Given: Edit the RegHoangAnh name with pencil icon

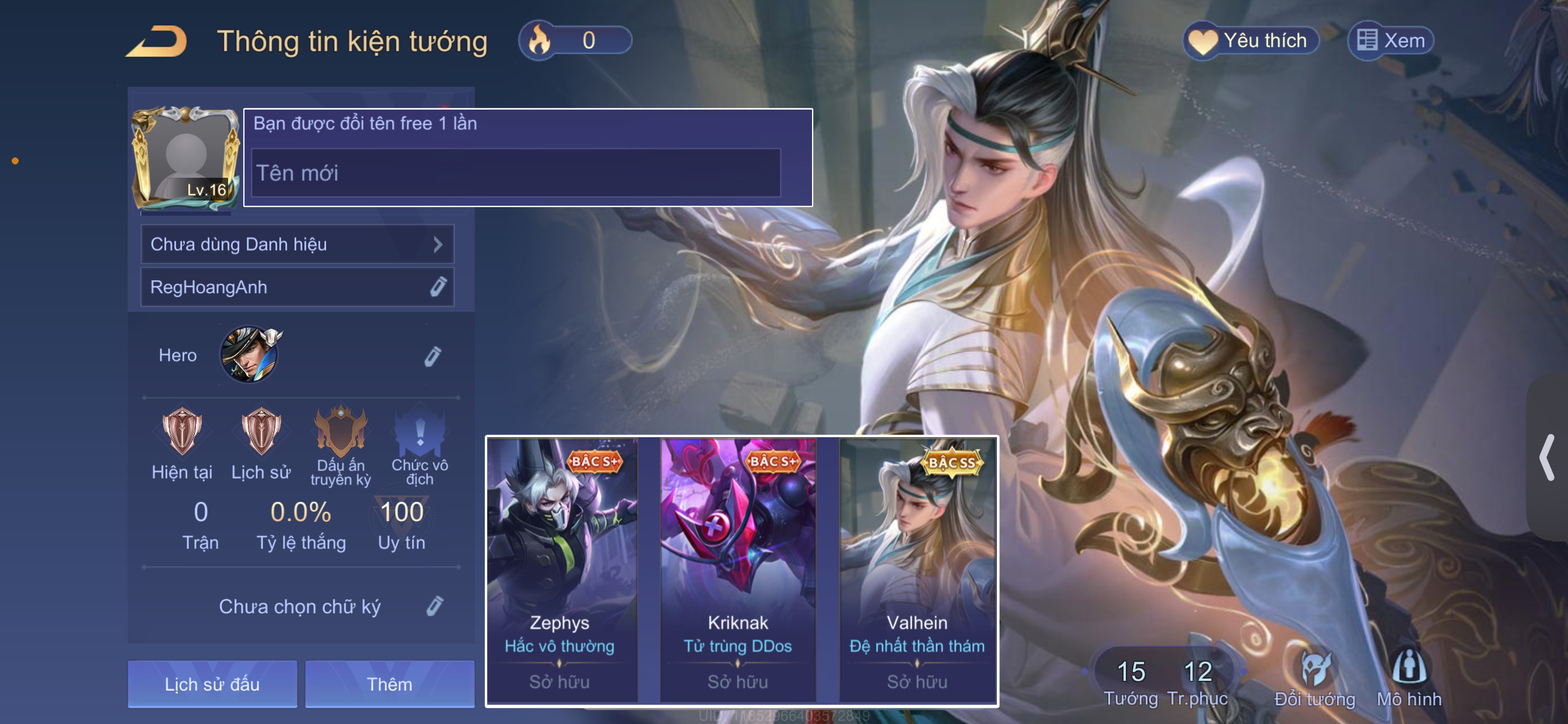Looking at the screenshot, I should [x=438, y=287].
